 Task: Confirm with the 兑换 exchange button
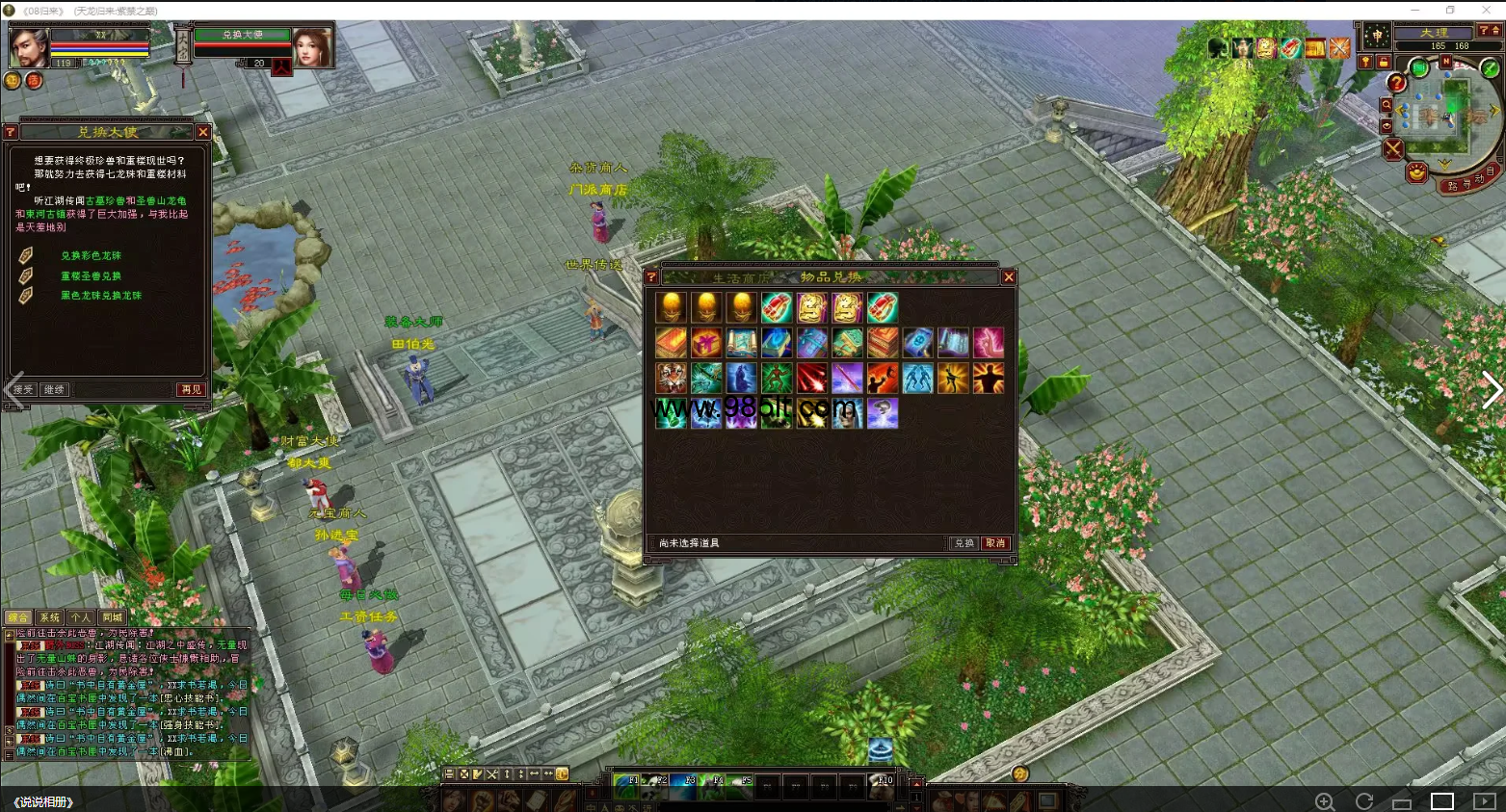click(964, 543)
